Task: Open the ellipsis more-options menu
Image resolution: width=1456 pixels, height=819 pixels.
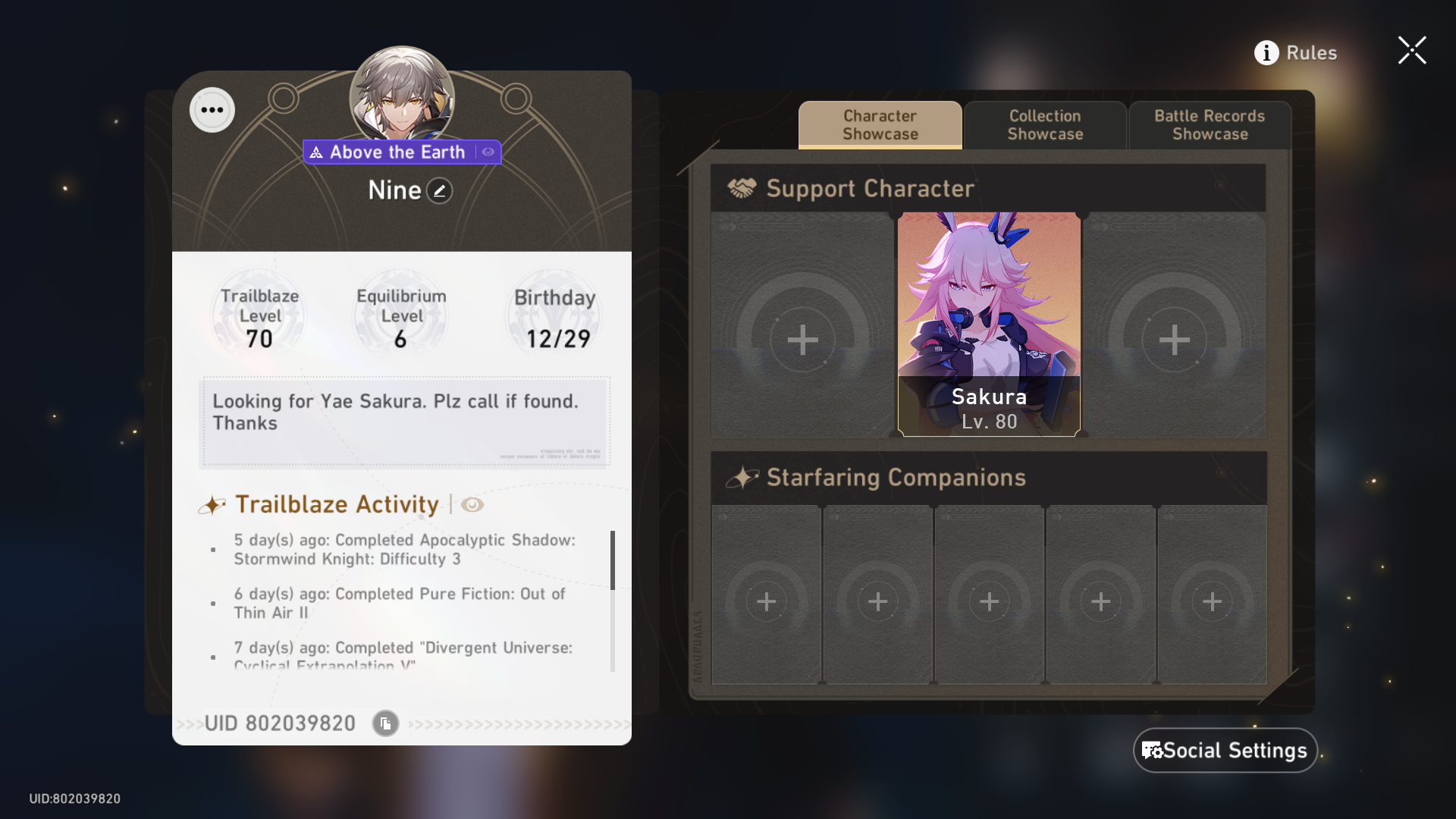Action: coord(212,109)
